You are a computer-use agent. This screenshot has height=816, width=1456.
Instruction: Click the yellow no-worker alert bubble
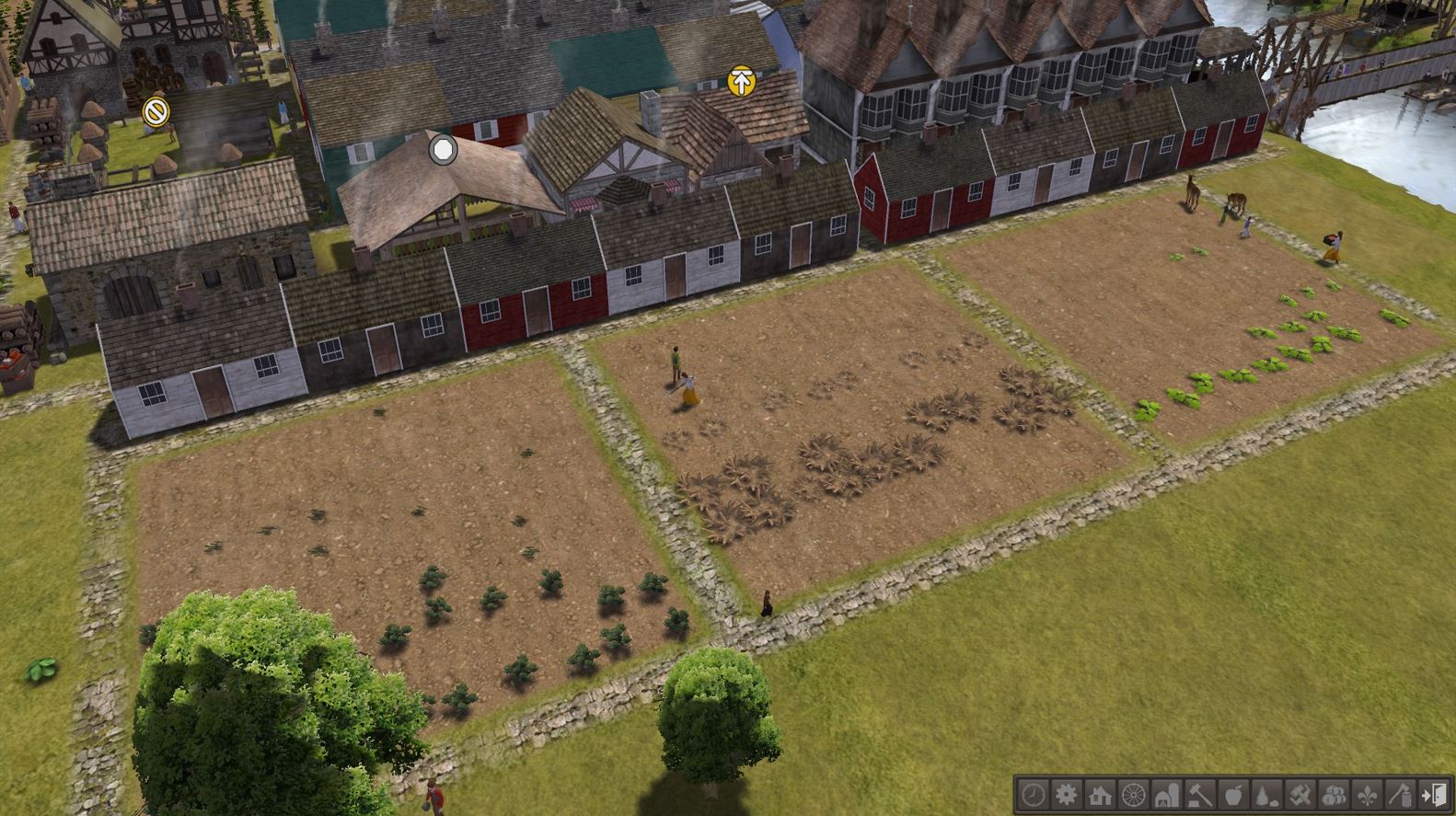point(156,111)
